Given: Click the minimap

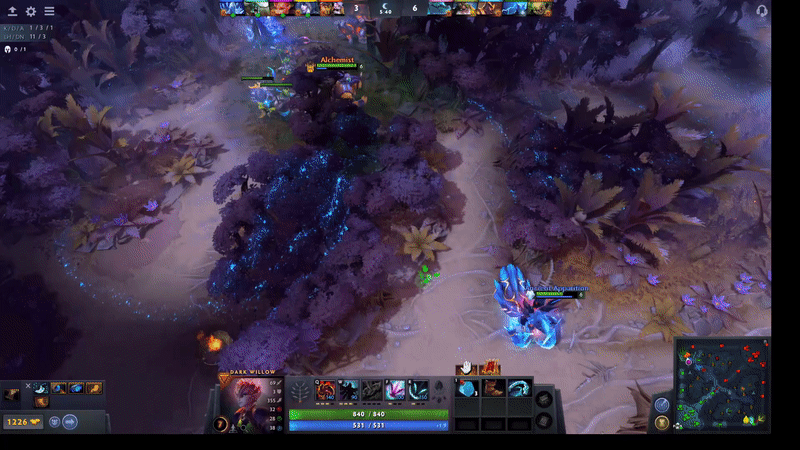Looking at the screenshot, I should [723, 384].
